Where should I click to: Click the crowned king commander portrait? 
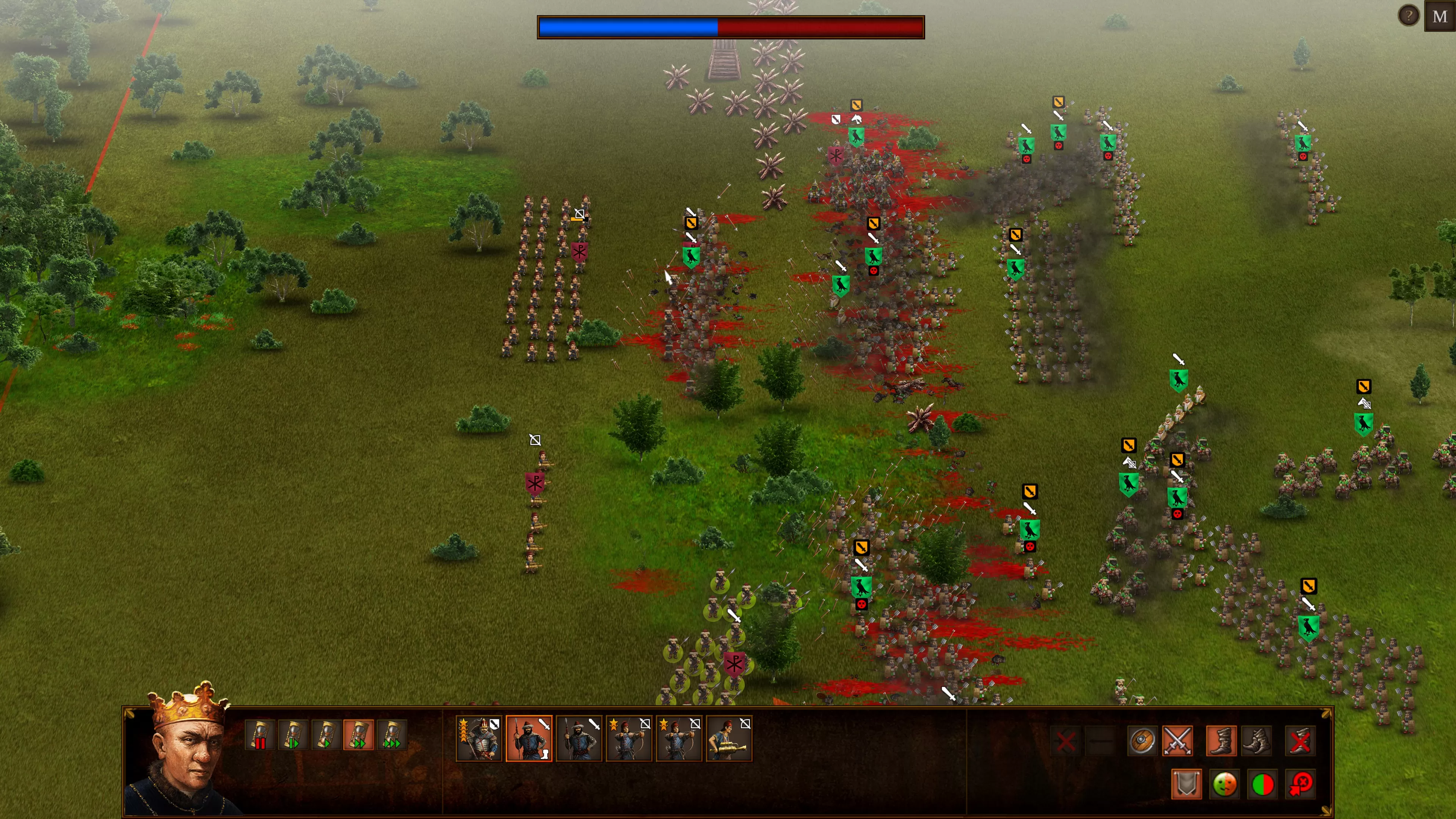coord(184,752)
